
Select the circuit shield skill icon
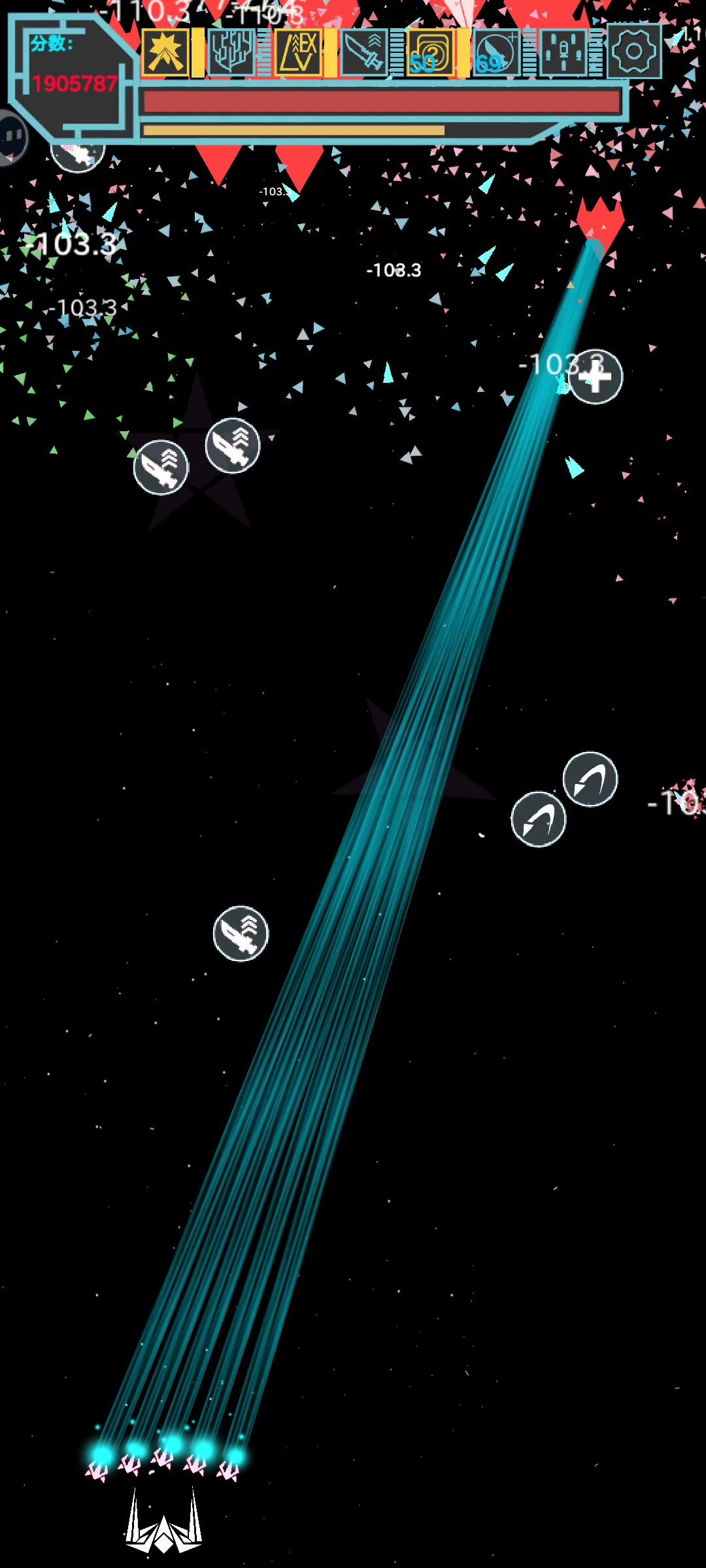point(231,52)
